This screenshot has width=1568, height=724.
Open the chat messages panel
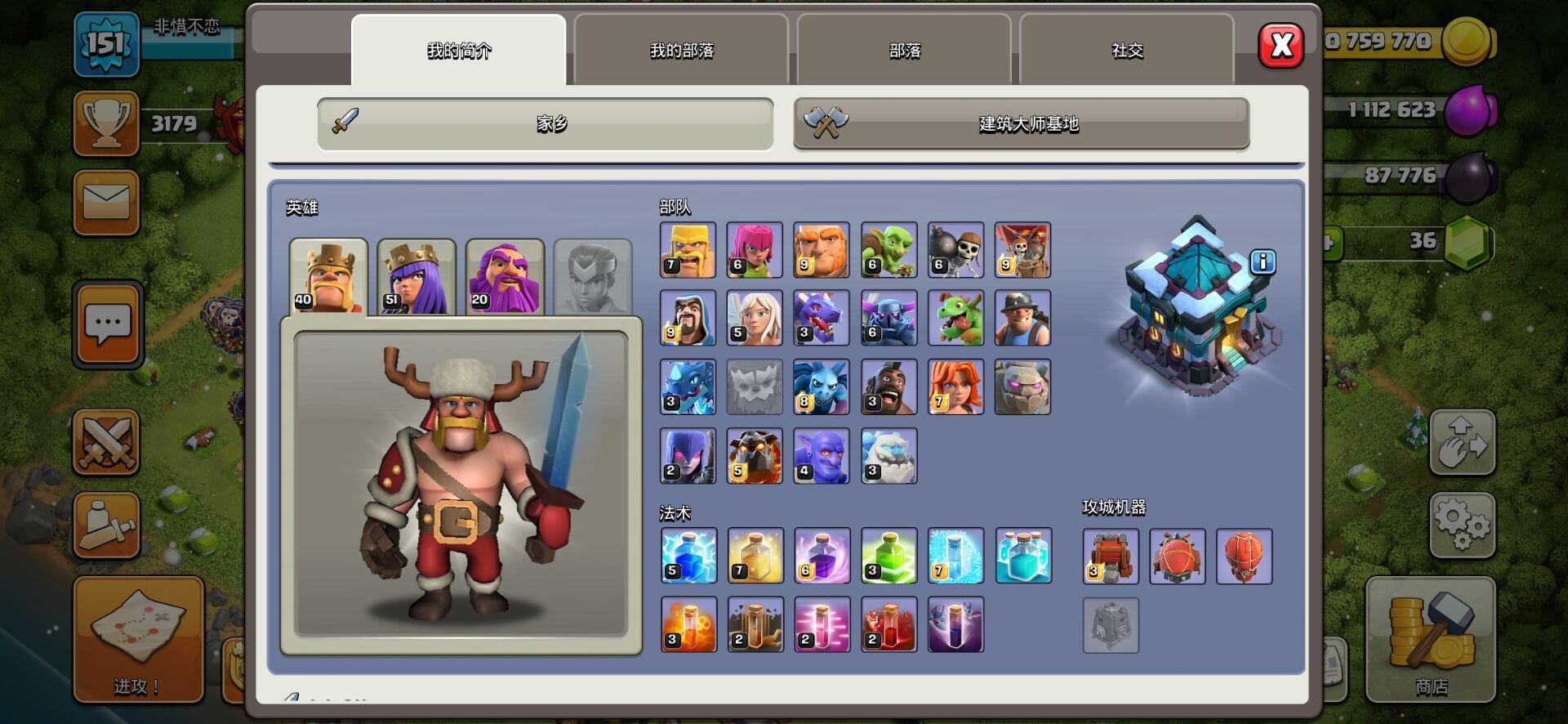tap(107, 322)
